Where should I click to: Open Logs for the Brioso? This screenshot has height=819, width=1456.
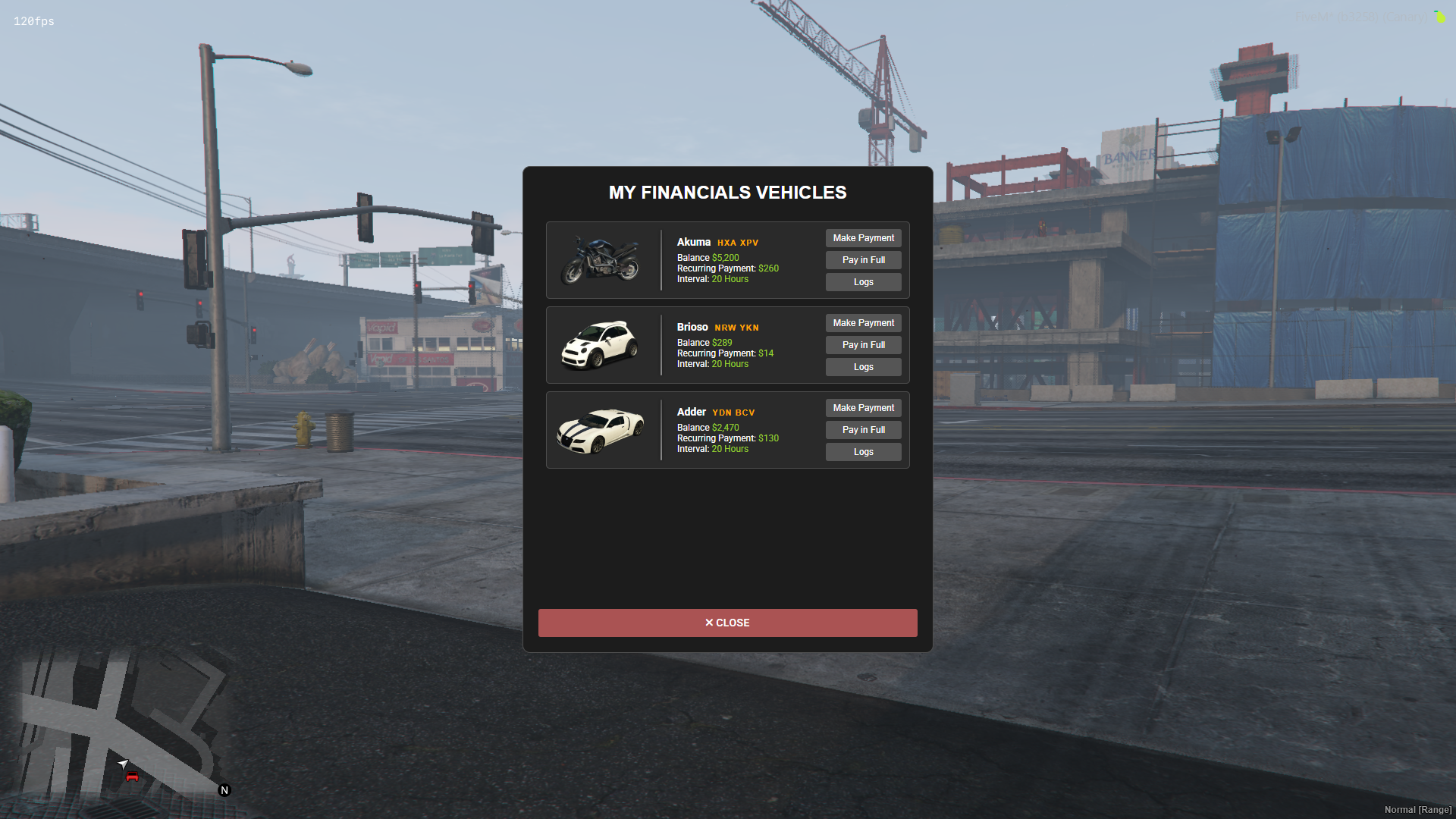pyautogui.click(x=863, y=366)
